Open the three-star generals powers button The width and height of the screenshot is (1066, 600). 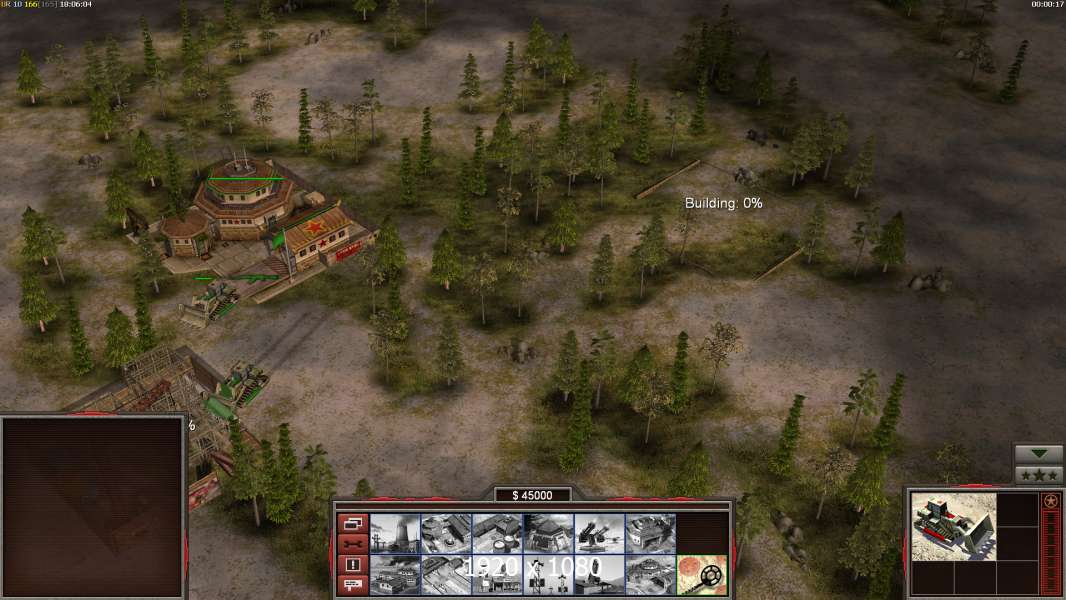pyautogui.click(x=1038, y=475)
